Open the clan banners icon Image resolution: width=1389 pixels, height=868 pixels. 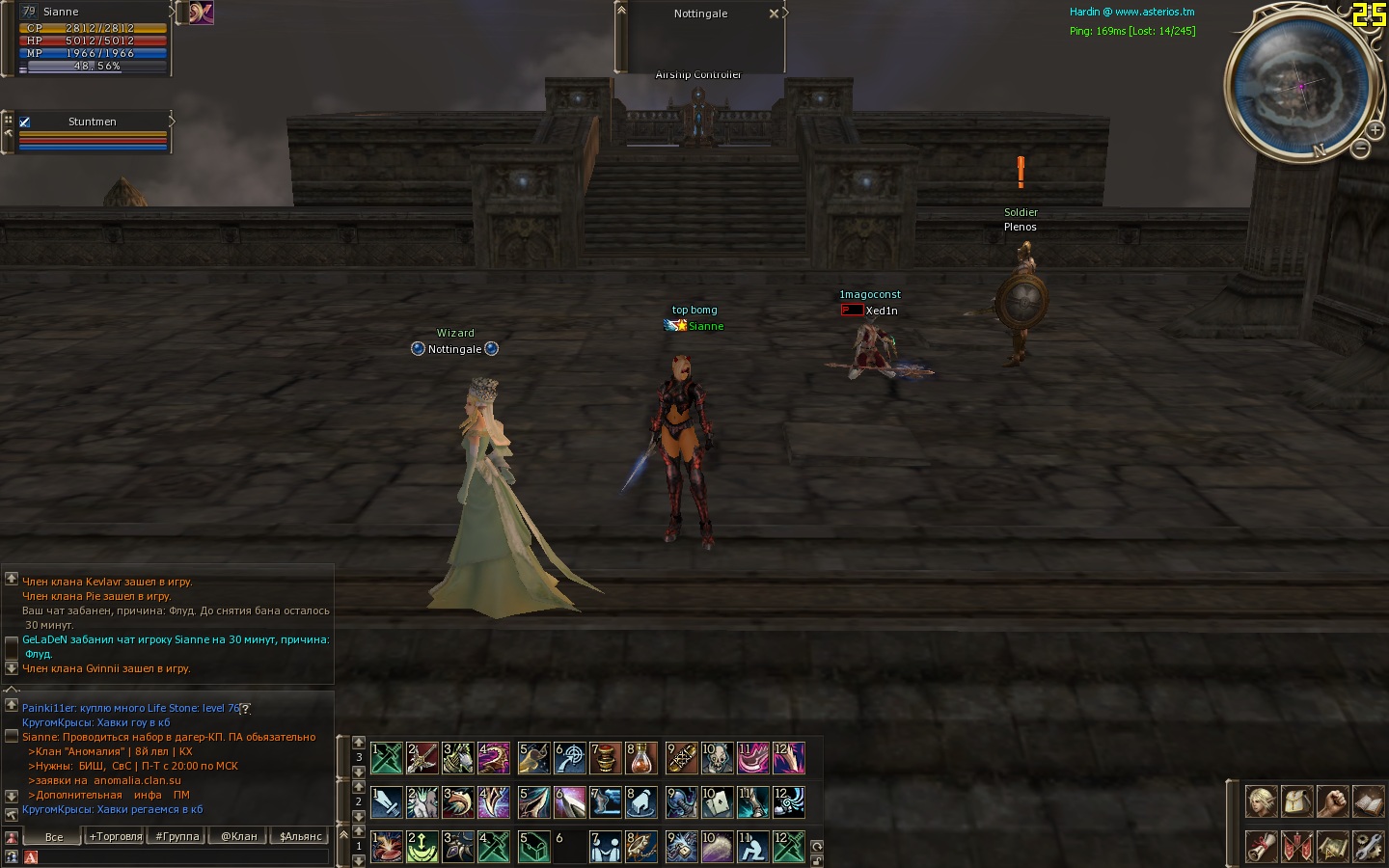coord(1296,846)
